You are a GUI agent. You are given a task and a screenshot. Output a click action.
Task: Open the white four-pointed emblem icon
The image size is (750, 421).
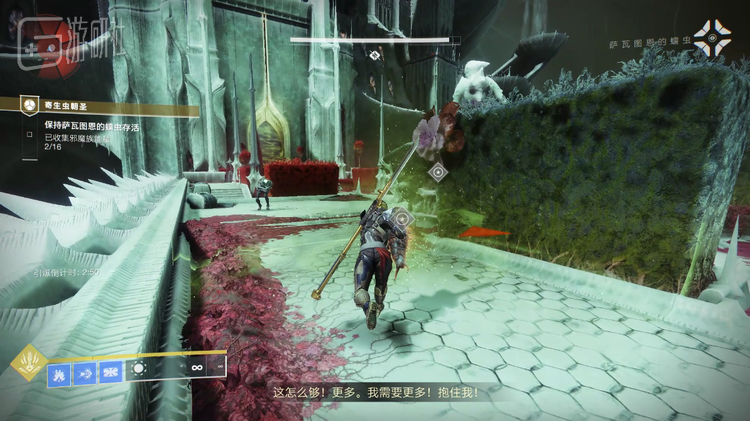point(713,38)
